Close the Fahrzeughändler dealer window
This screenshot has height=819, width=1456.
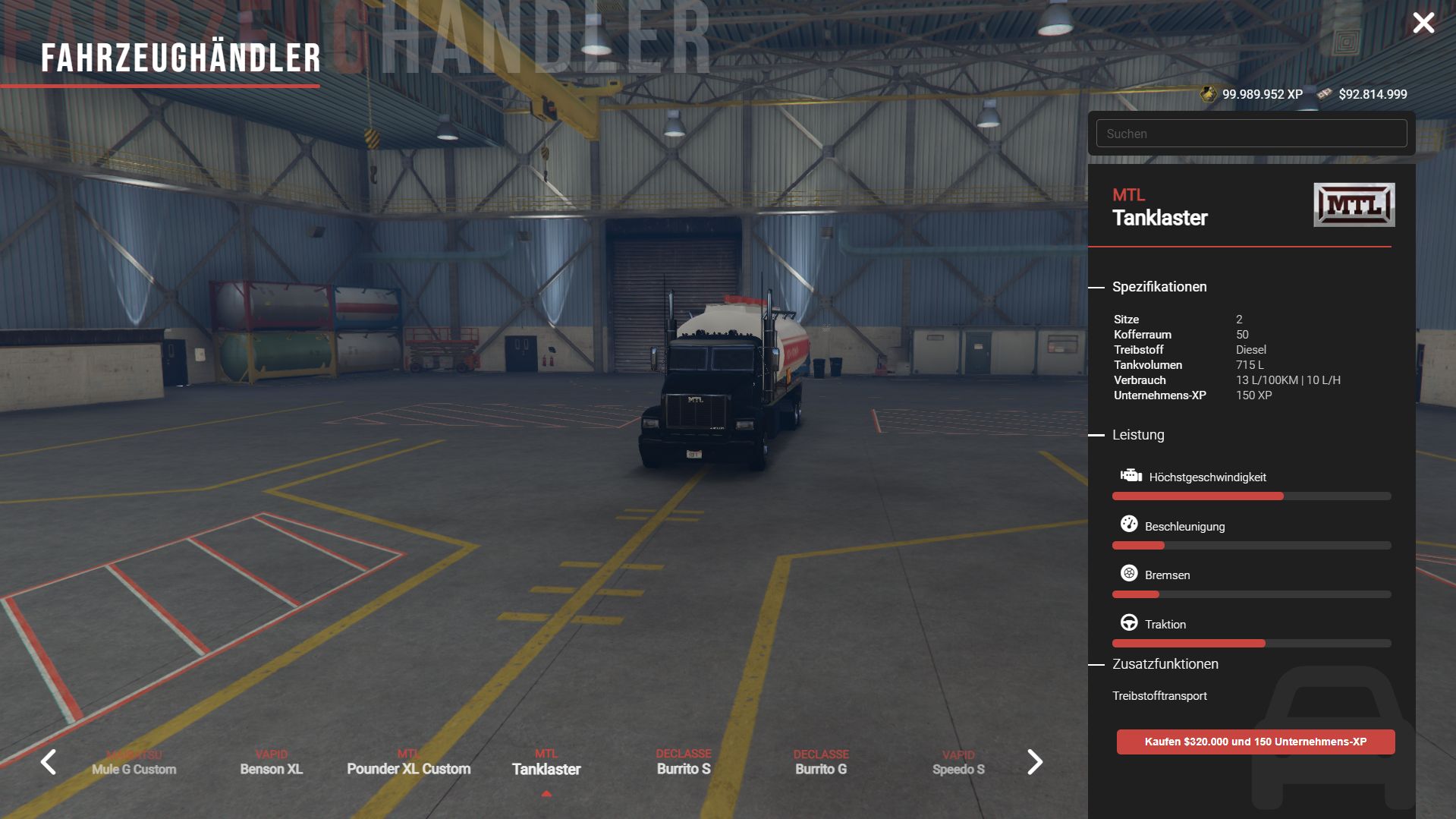tap(1423, 23)
